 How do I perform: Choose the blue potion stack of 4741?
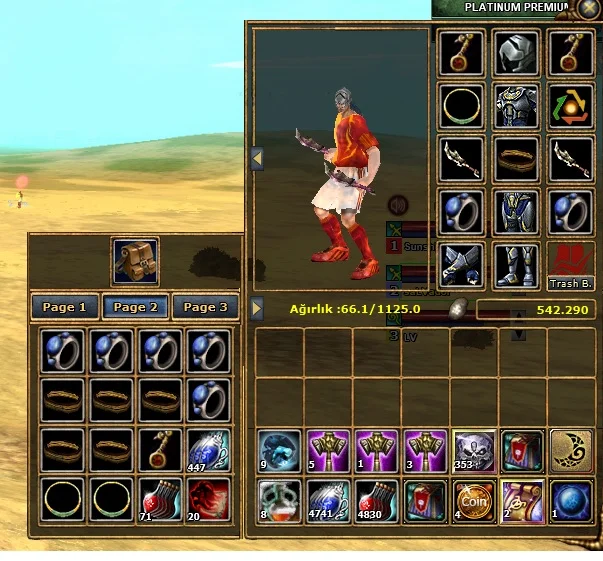(328, 500)
